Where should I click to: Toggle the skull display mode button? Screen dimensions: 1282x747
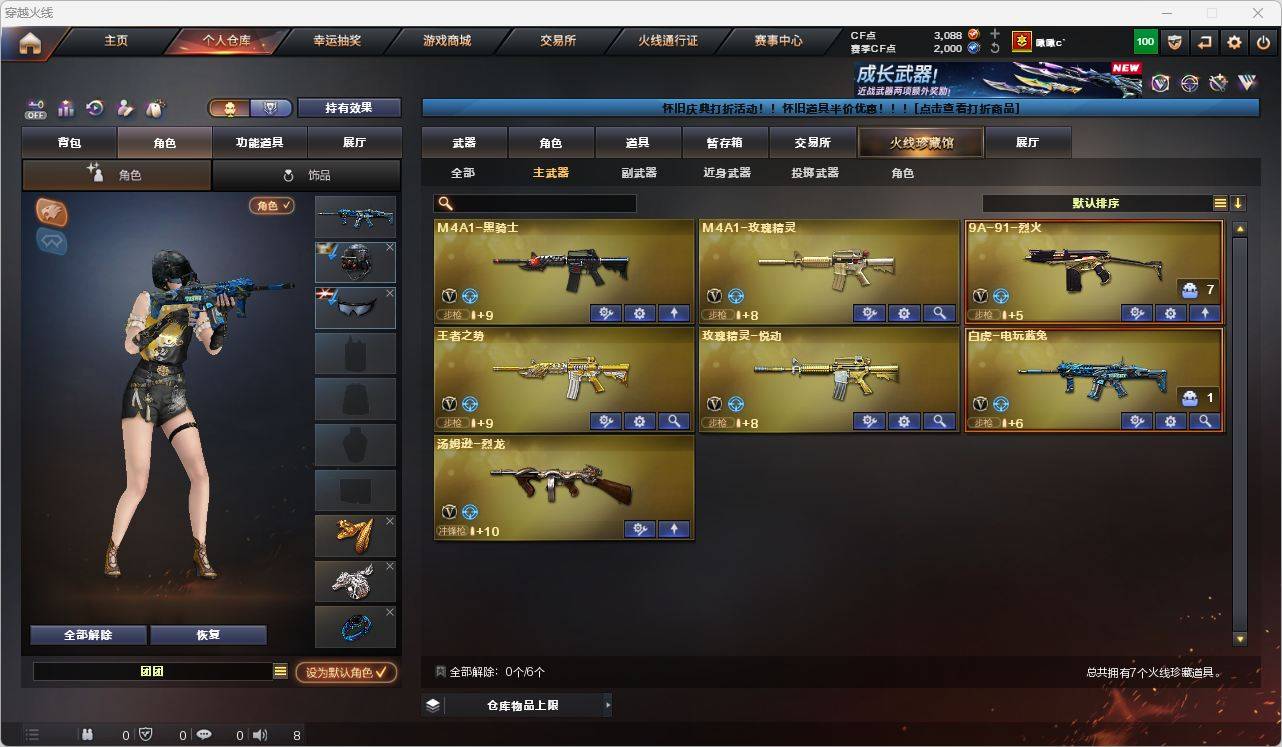pos(229,106)
